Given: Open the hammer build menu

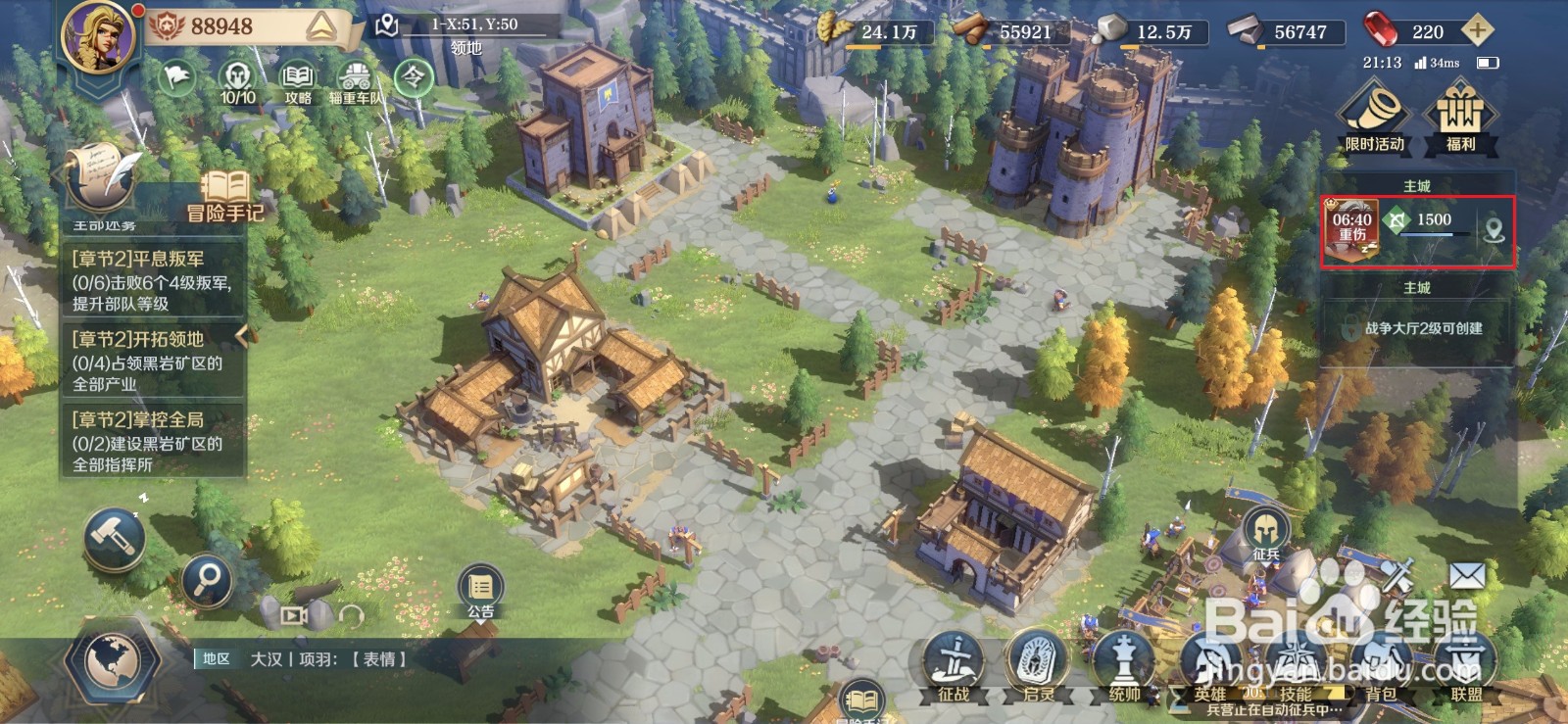Looking at the screenshot, I should coord(114,538).
